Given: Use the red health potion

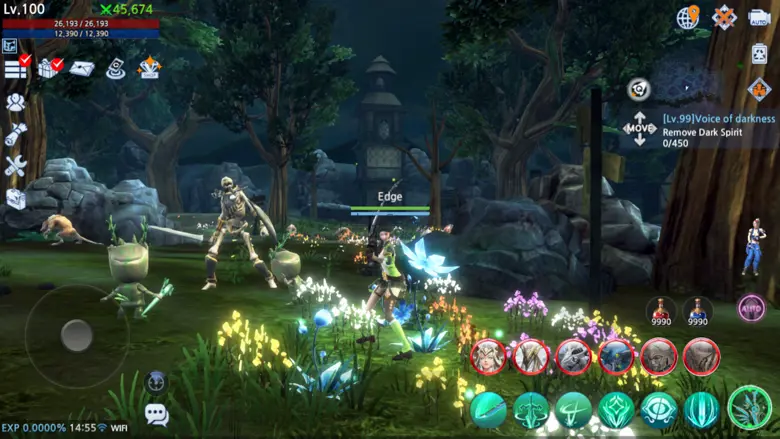Looking at the screenshot, I should point(659,311).
